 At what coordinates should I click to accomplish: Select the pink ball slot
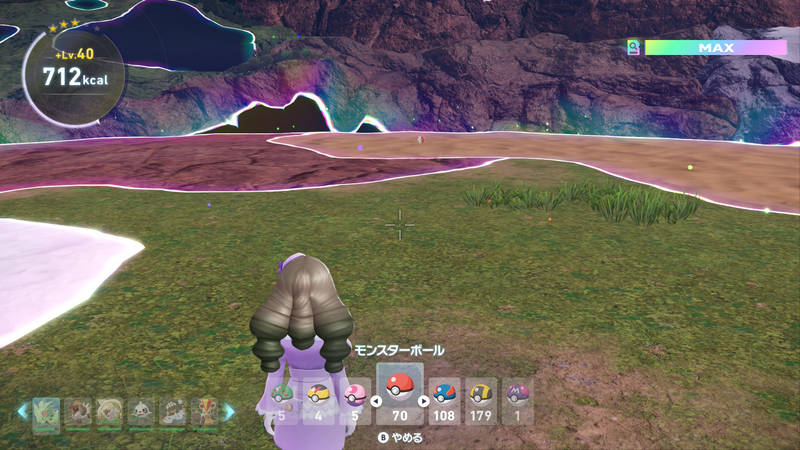point(354,398)
